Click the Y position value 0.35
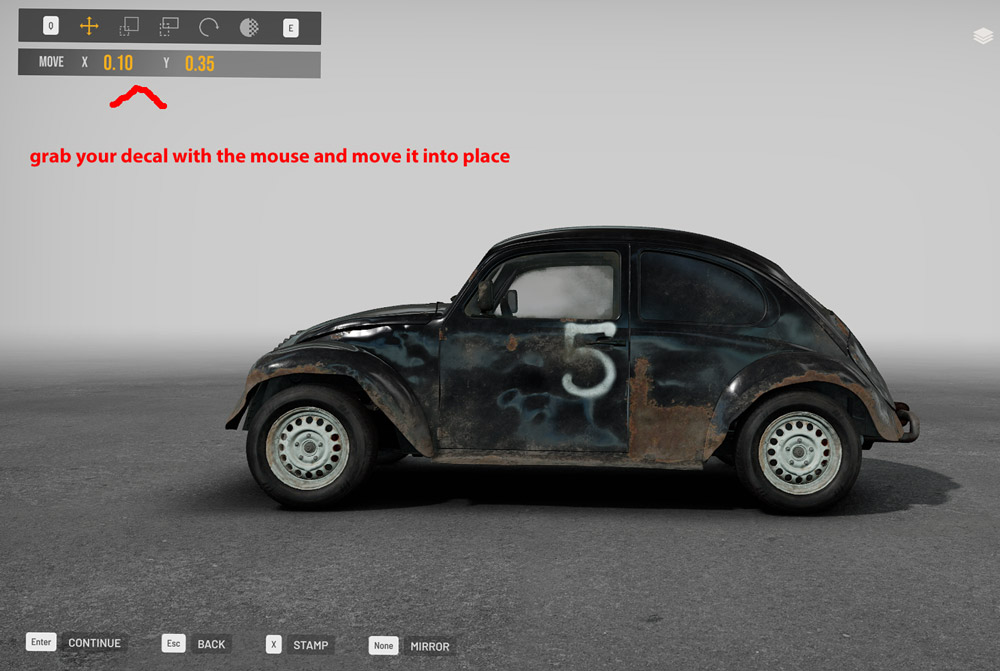 [200, 63]
